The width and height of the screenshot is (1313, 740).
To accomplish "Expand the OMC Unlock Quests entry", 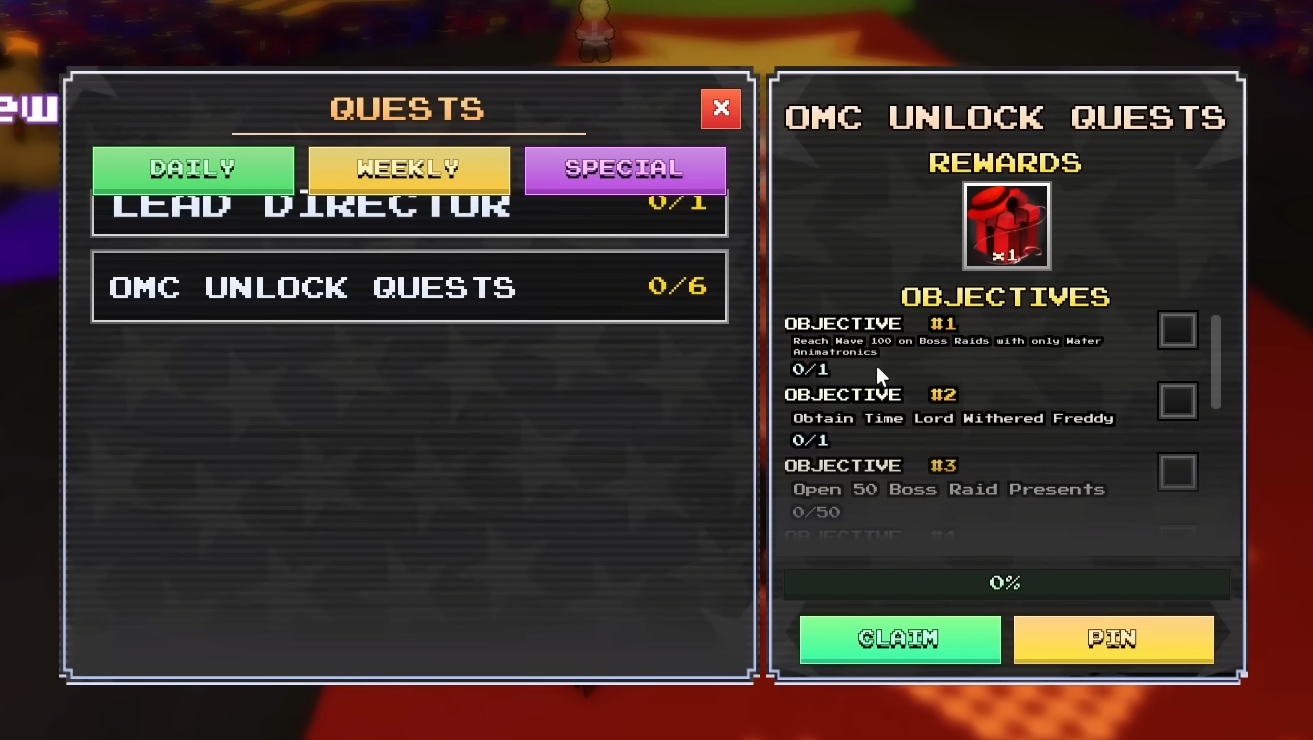I will [408, 287].
